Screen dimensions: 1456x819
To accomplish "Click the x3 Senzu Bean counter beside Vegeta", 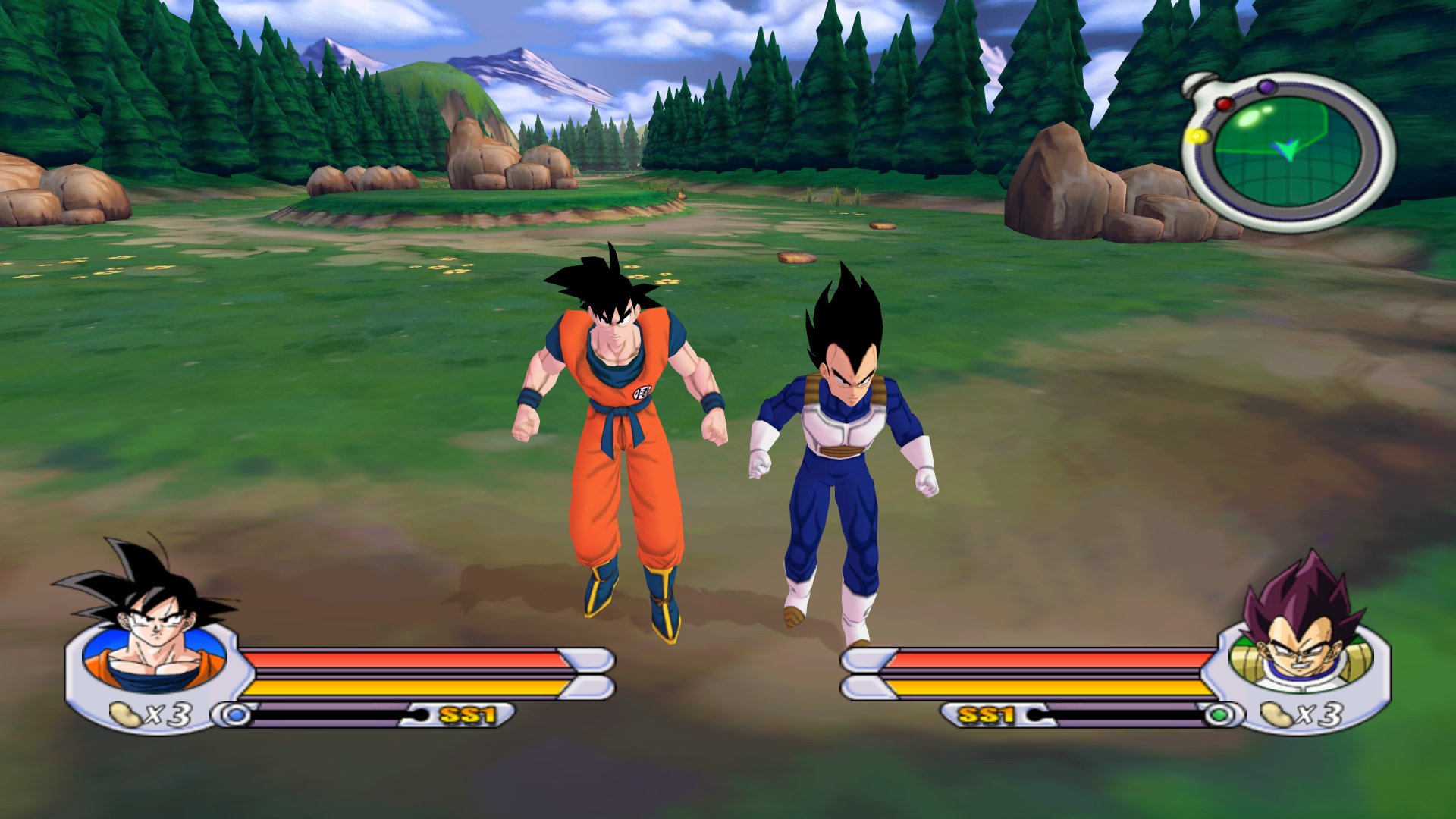I will 1323,713.
